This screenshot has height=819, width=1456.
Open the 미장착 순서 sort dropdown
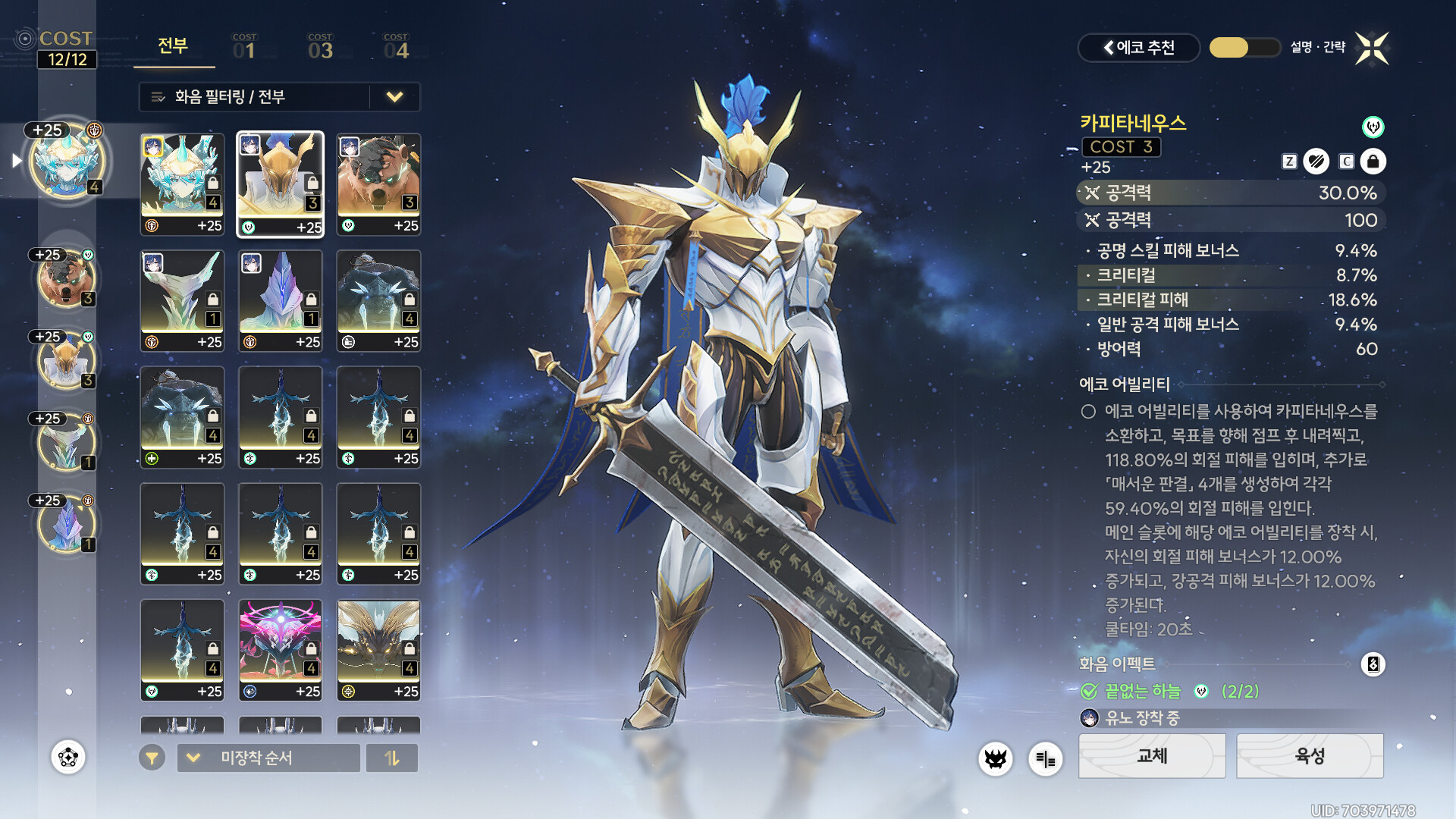tap(268, 758)
